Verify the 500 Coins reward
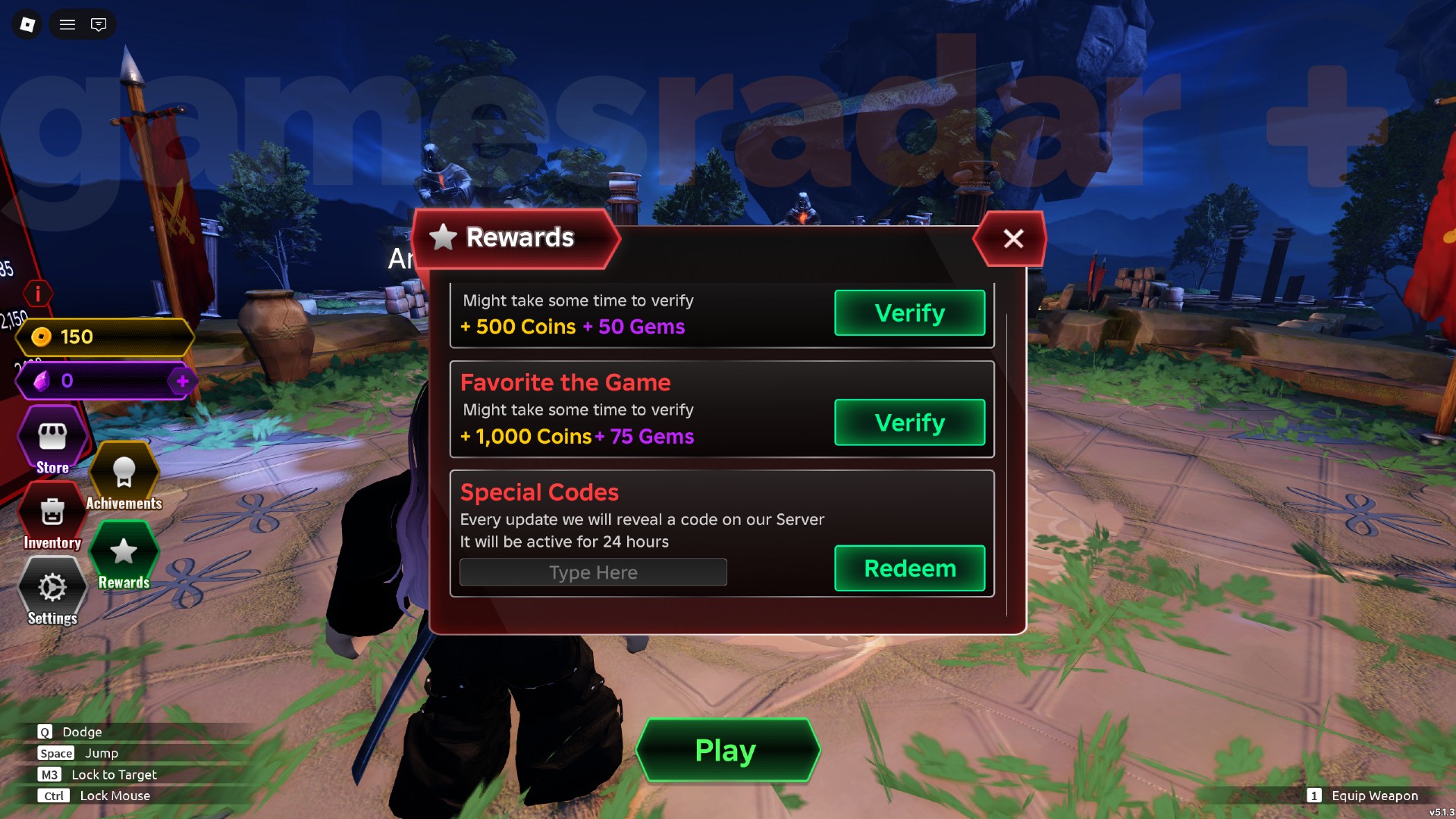This screenshot has width=1456, height=819. click(909, 312)
